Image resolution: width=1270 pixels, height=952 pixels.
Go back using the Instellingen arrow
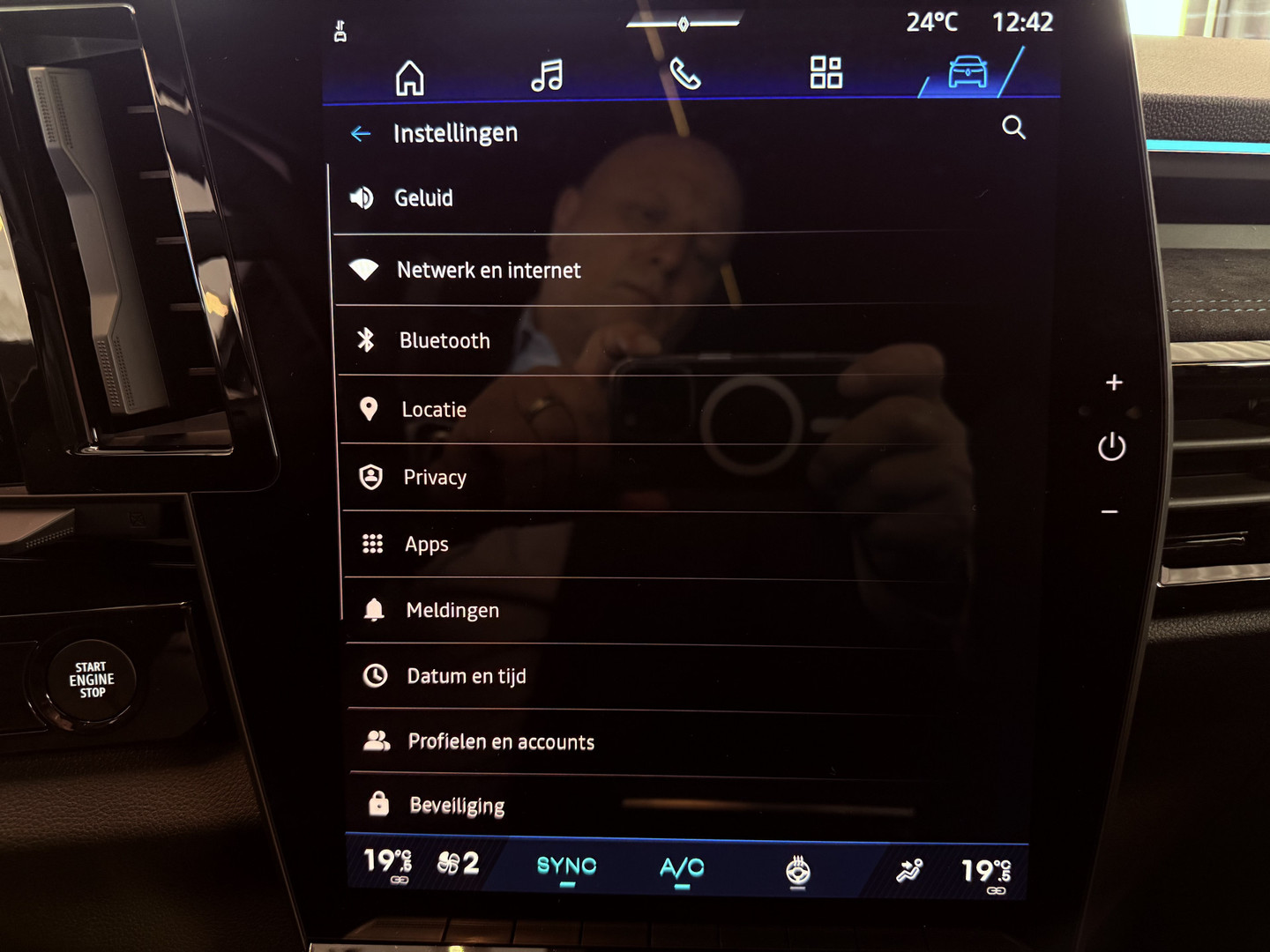(x=361, y=134)
